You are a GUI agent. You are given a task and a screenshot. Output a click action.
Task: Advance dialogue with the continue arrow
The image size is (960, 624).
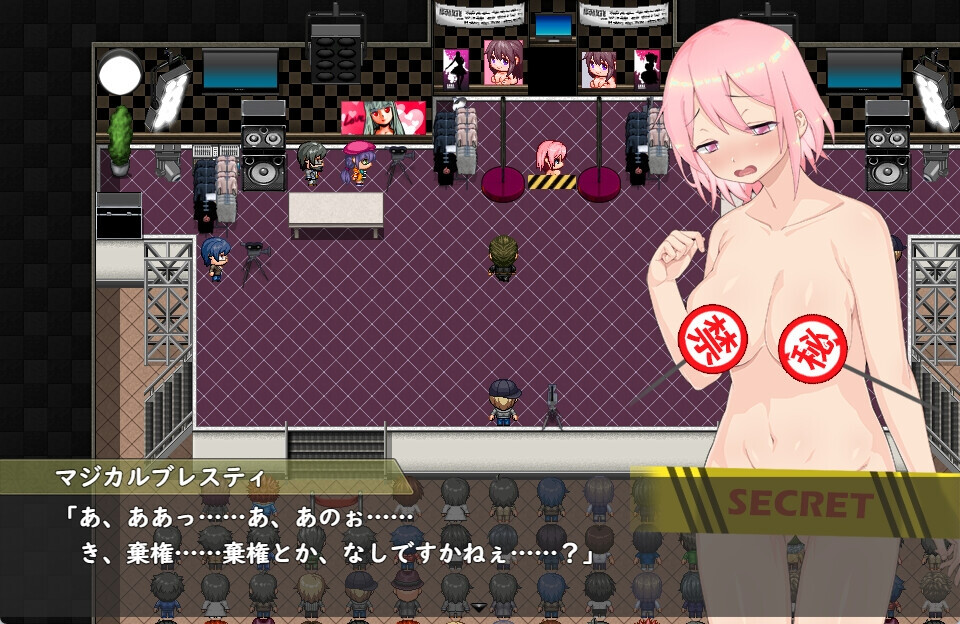[479, 607]
